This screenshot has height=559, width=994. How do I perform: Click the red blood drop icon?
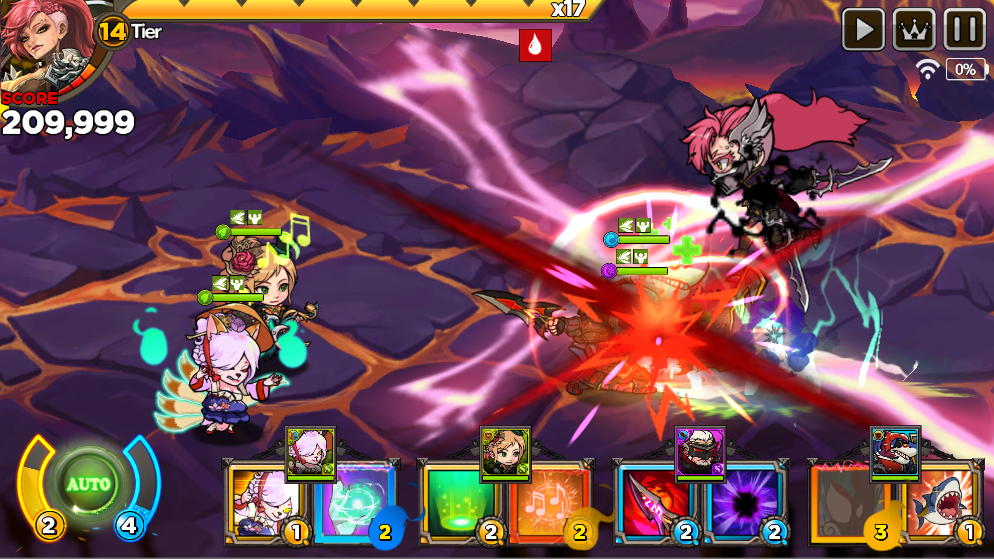coord(535,45)
